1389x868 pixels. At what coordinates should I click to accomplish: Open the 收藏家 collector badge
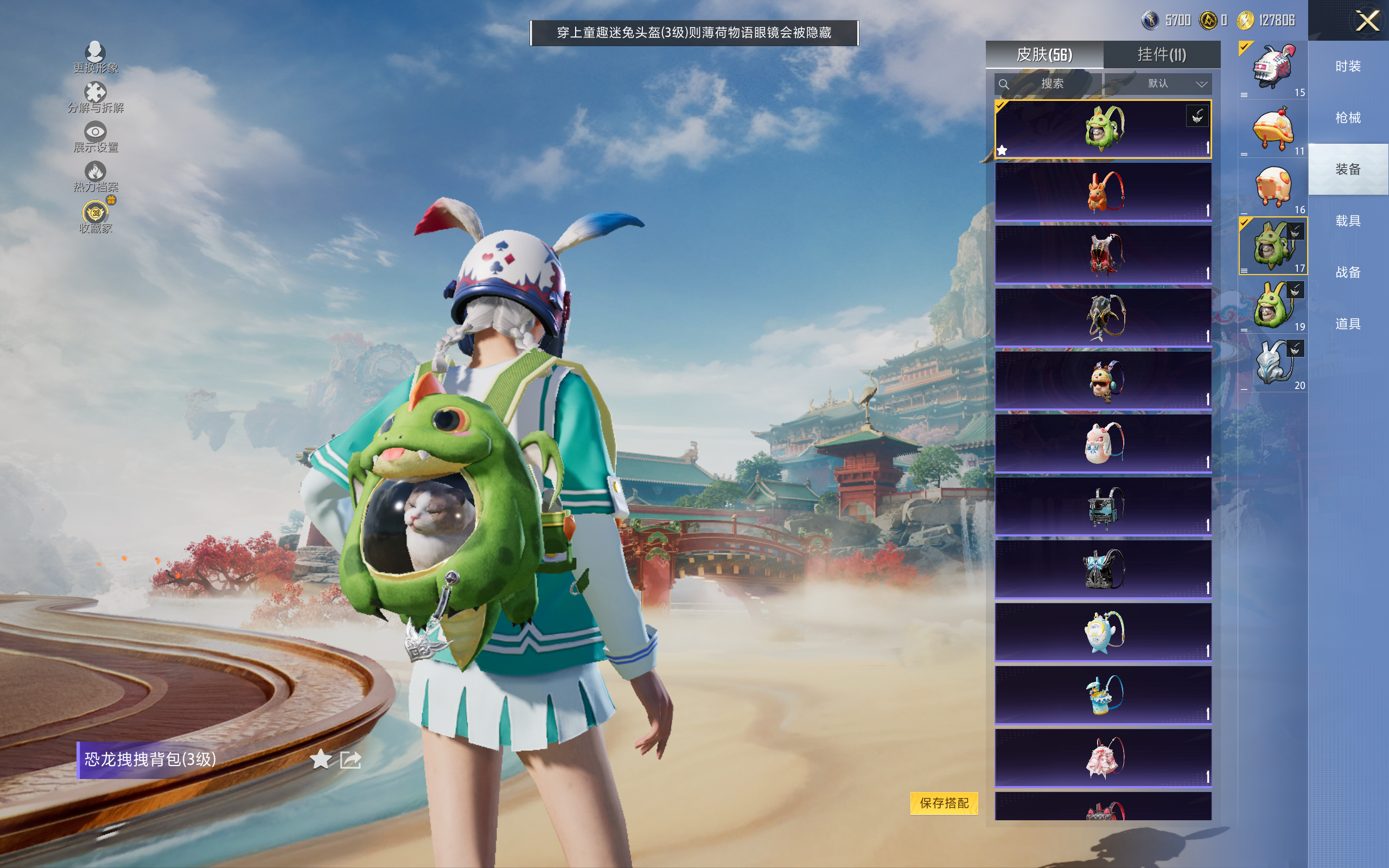click(95, 216)
